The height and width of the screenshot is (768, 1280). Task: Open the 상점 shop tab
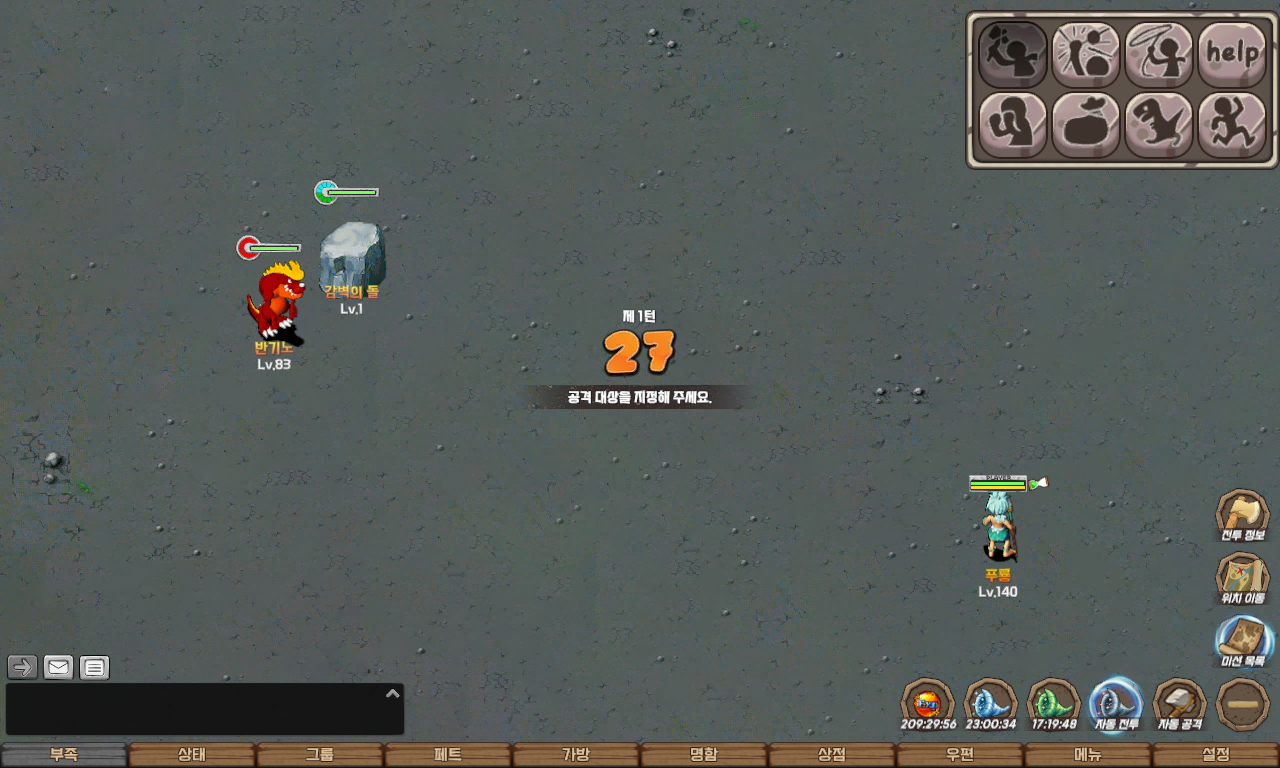point(832,755)
